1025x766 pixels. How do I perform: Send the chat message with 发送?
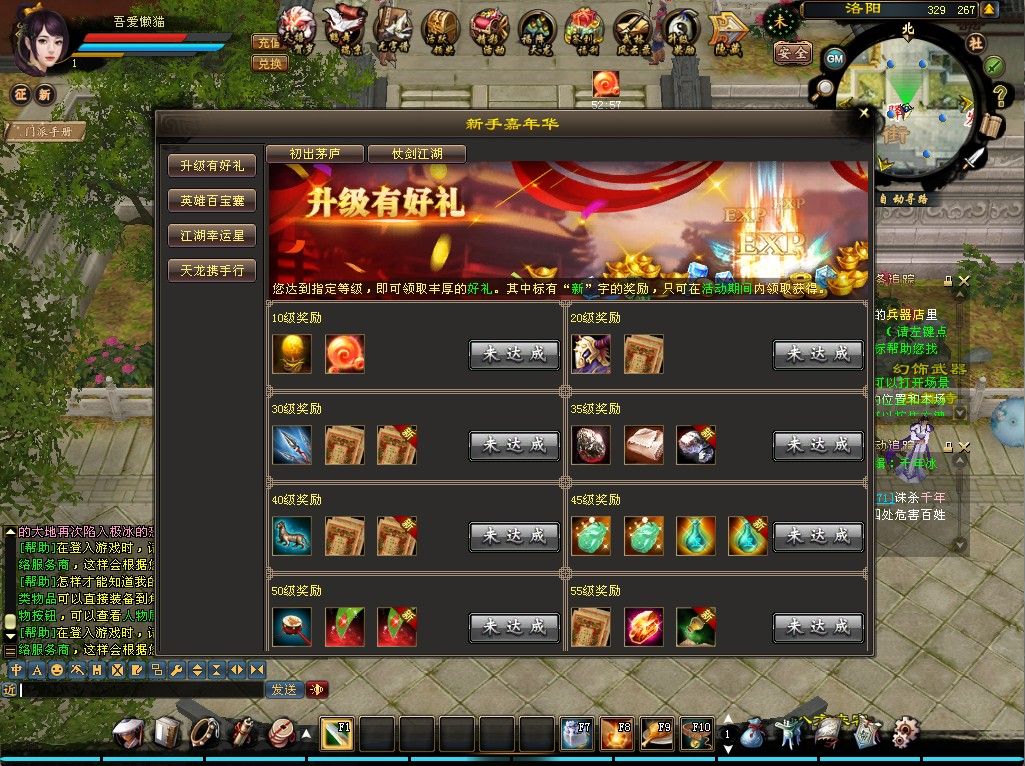click(283, 689)
